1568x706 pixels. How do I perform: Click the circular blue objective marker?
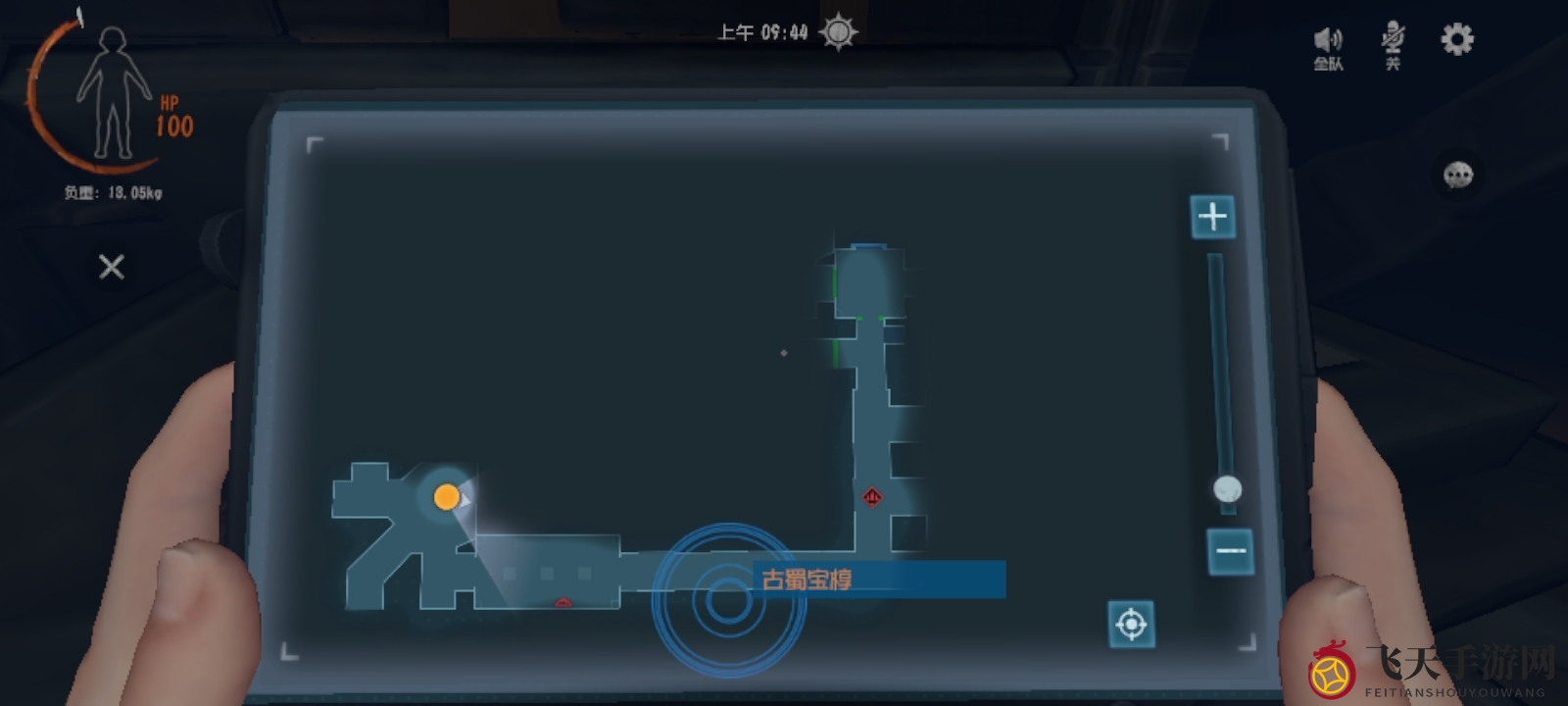click(728, 600)
